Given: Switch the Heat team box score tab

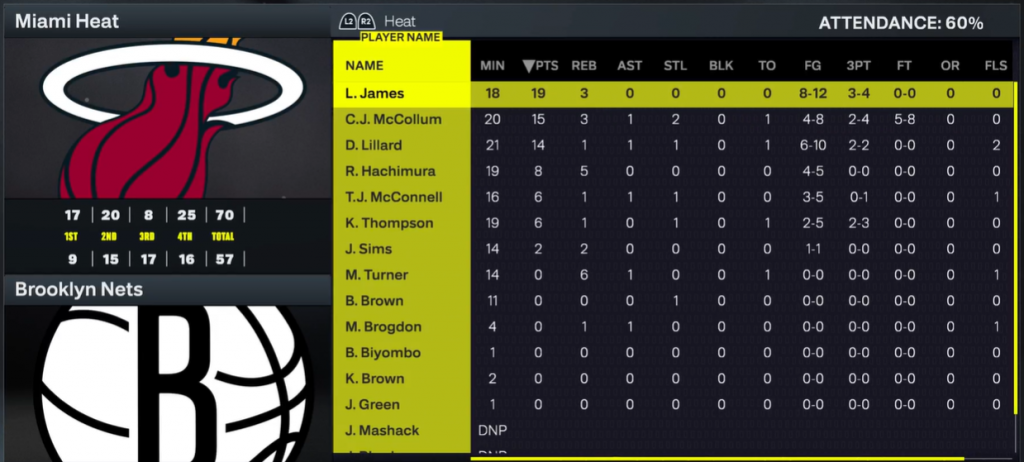Looking at the screenshot, I should (400, 21).
